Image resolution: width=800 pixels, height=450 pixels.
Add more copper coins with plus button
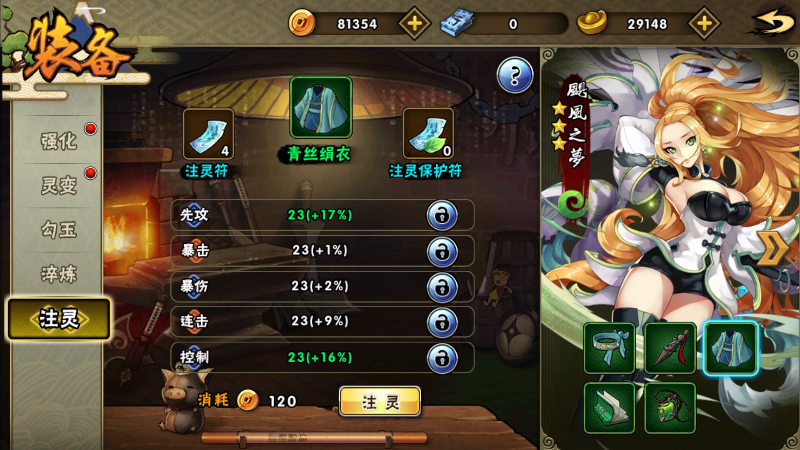point(415,23)
